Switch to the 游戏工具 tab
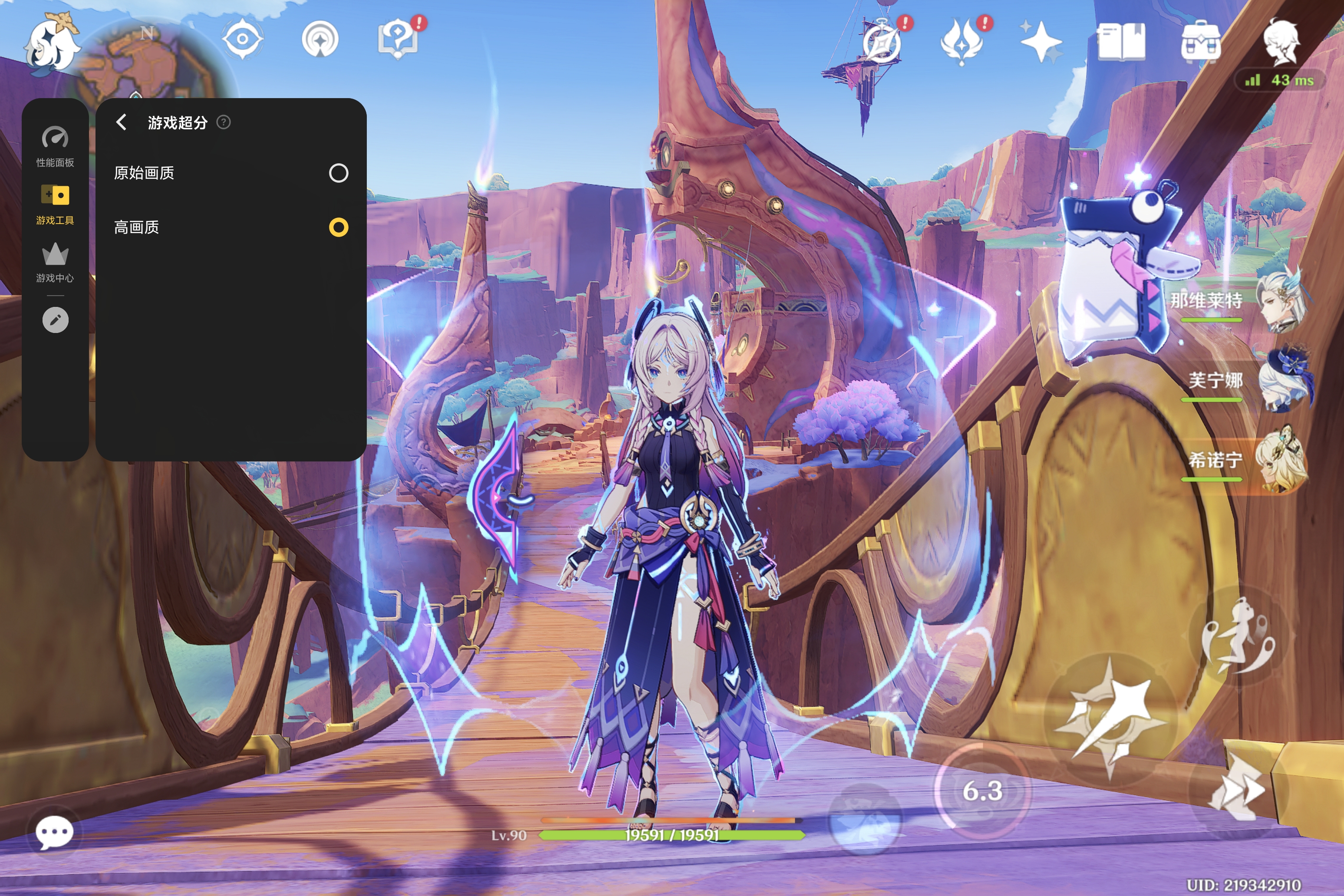The width and height of the screenshot is (1344, 896). pos(55,204)
